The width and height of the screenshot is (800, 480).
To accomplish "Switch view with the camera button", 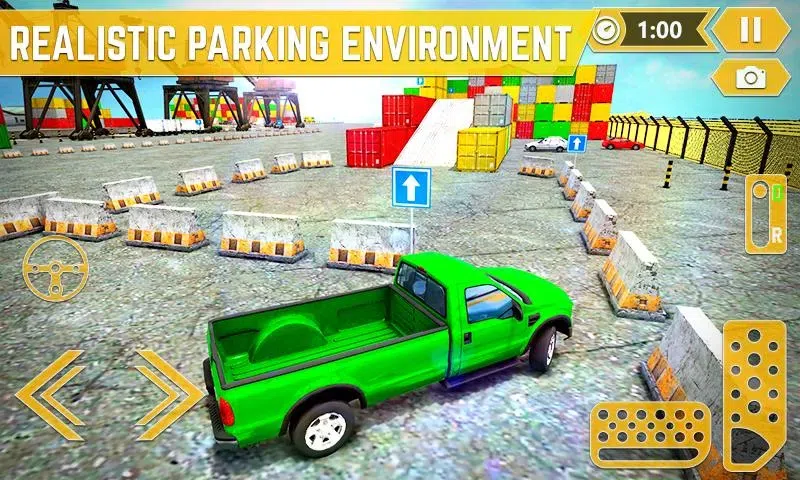I will pyautogui.click(x=749, y=77).
